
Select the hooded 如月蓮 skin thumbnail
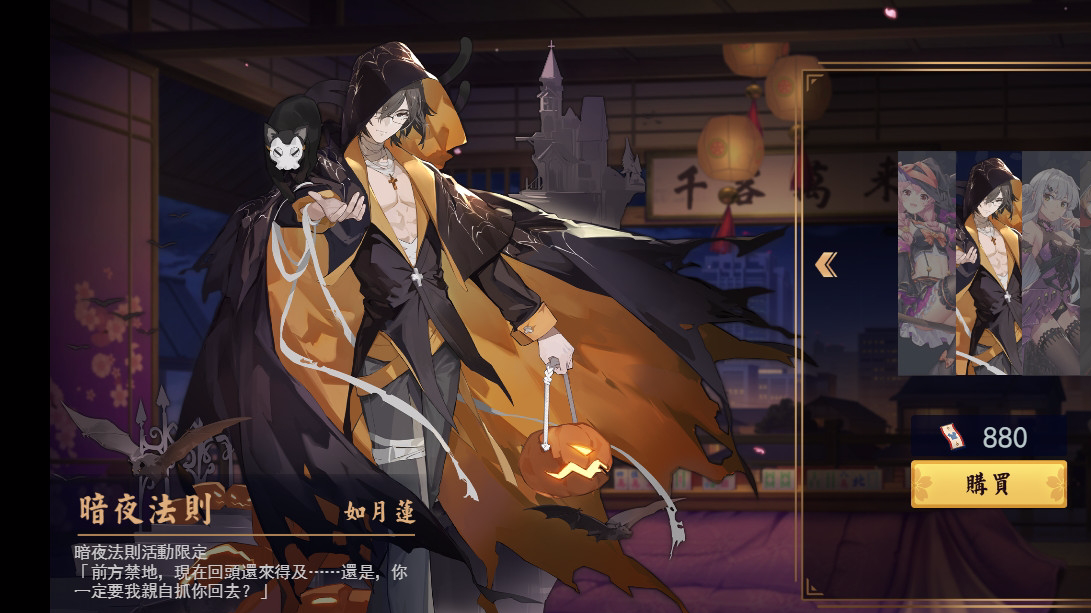[989, 264]
